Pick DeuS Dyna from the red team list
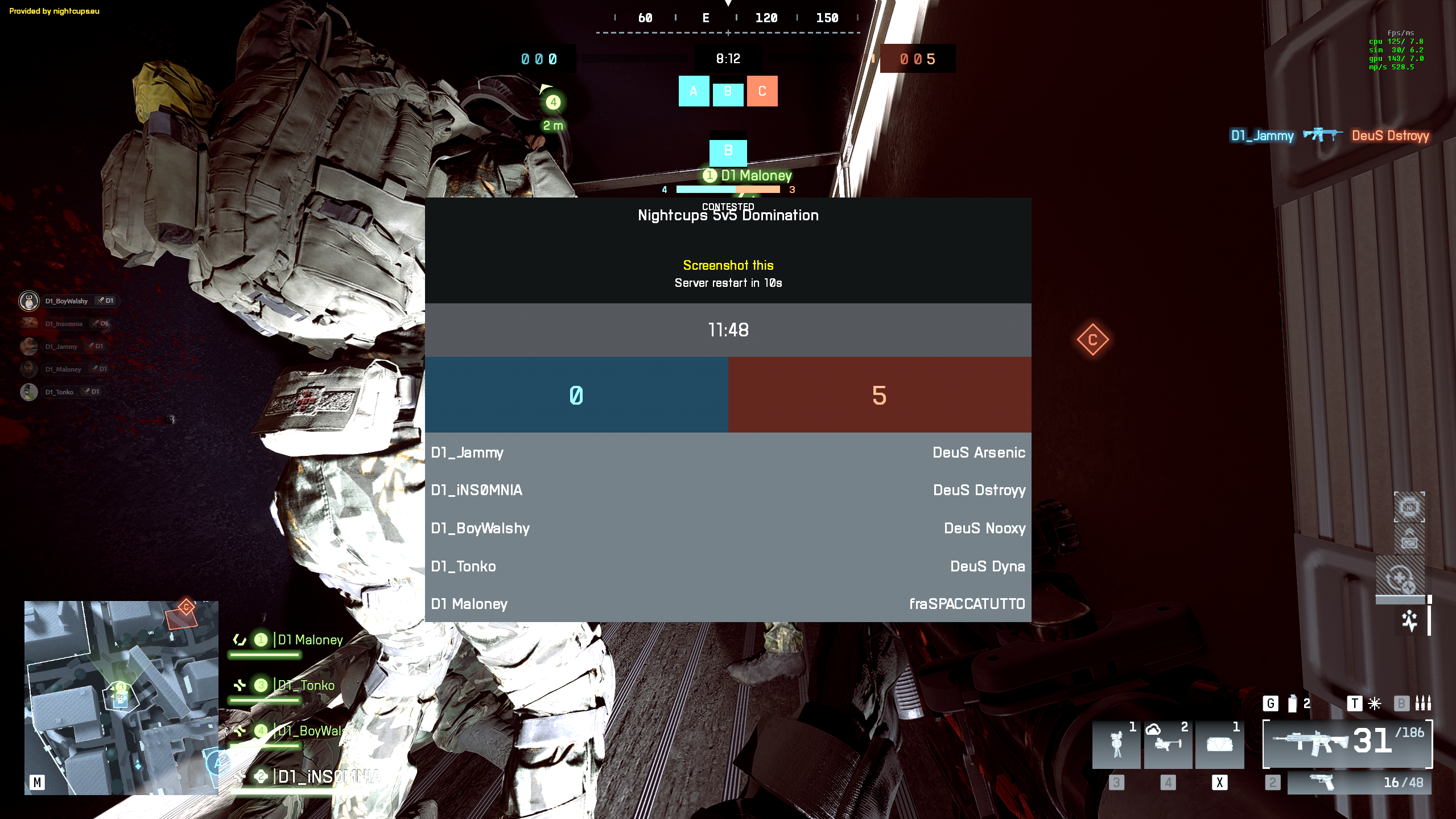The height and width of the screenshot is (819, 1456). tap(987, 566)
